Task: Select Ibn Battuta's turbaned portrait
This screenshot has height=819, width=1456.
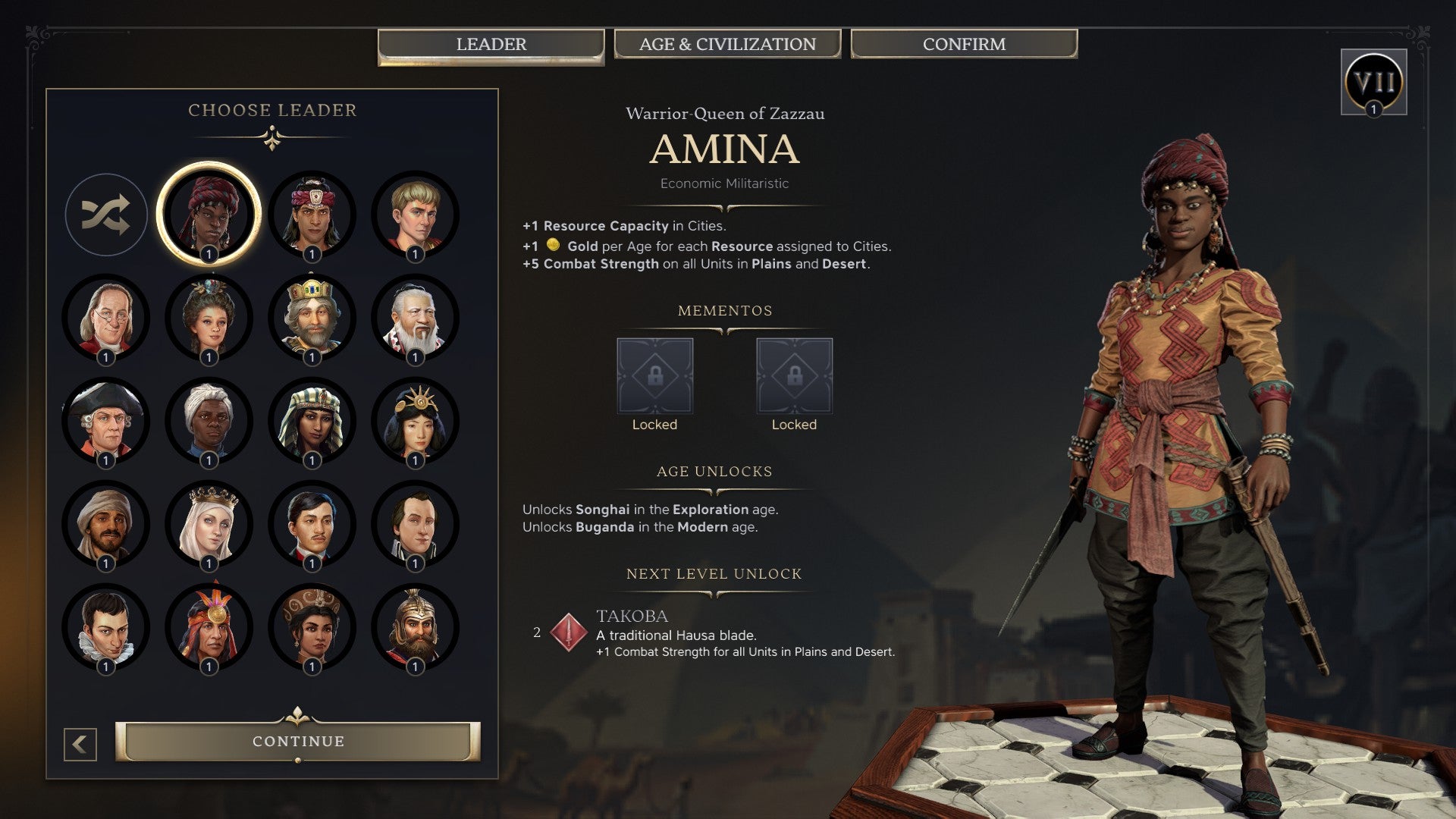Action: (x=106, y=523)
